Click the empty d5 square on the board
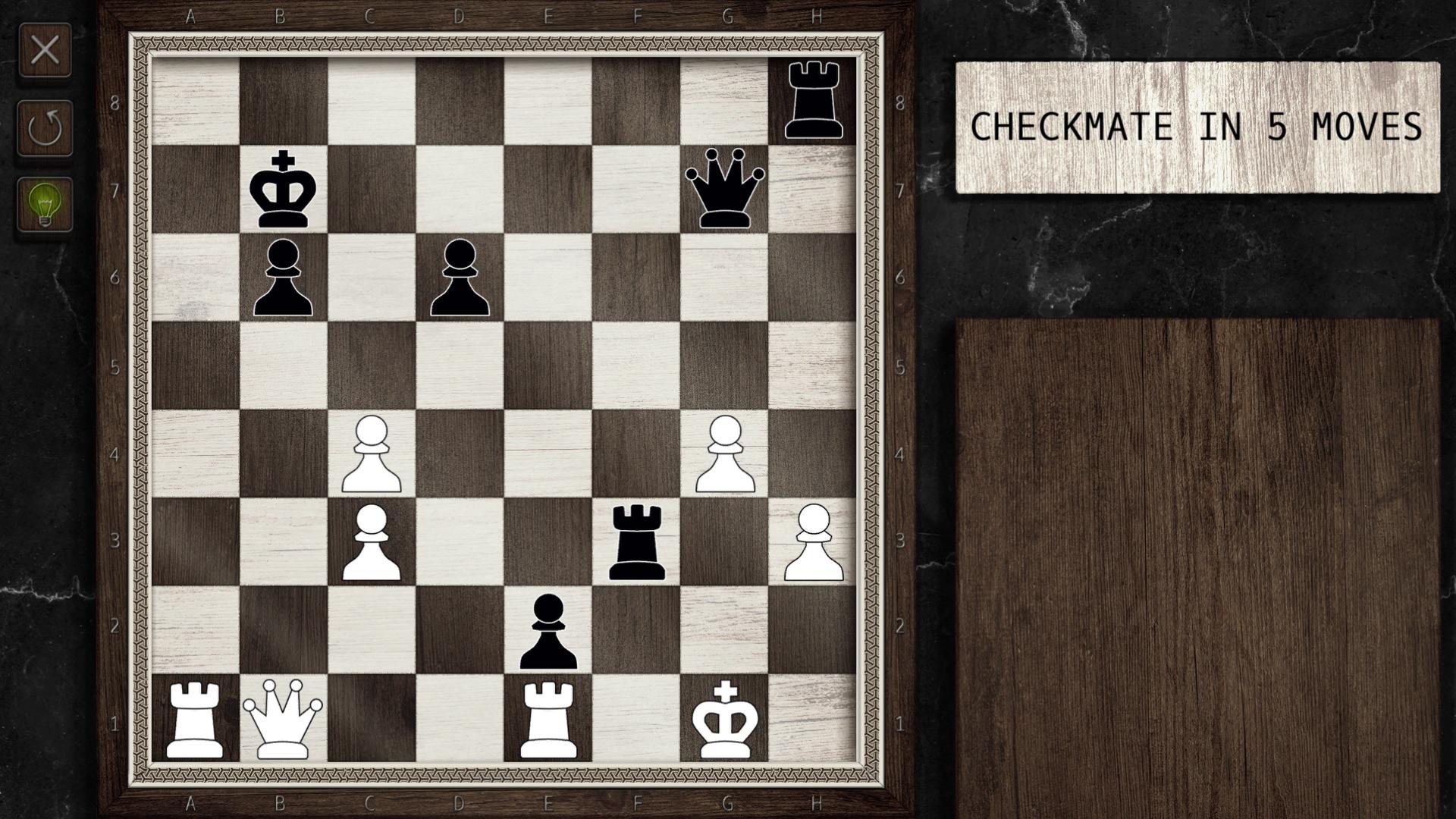Viewport: 1456px width, 819px height. pyautogui.click(x=460, y=368)
